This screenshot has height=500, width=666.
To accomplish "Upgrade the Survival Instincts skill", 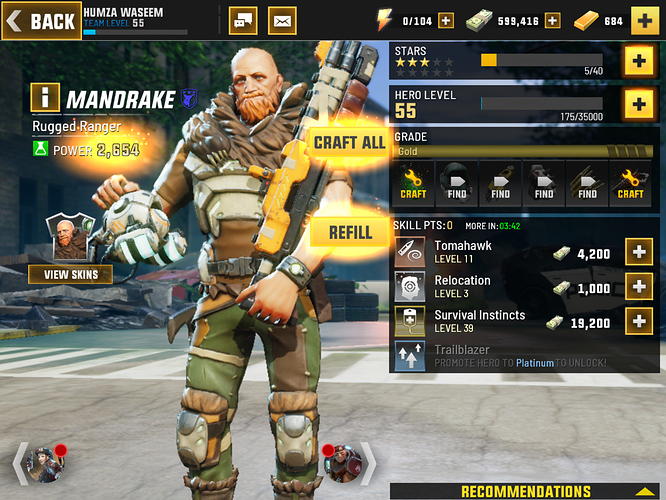I will click(x=639, y=321).
